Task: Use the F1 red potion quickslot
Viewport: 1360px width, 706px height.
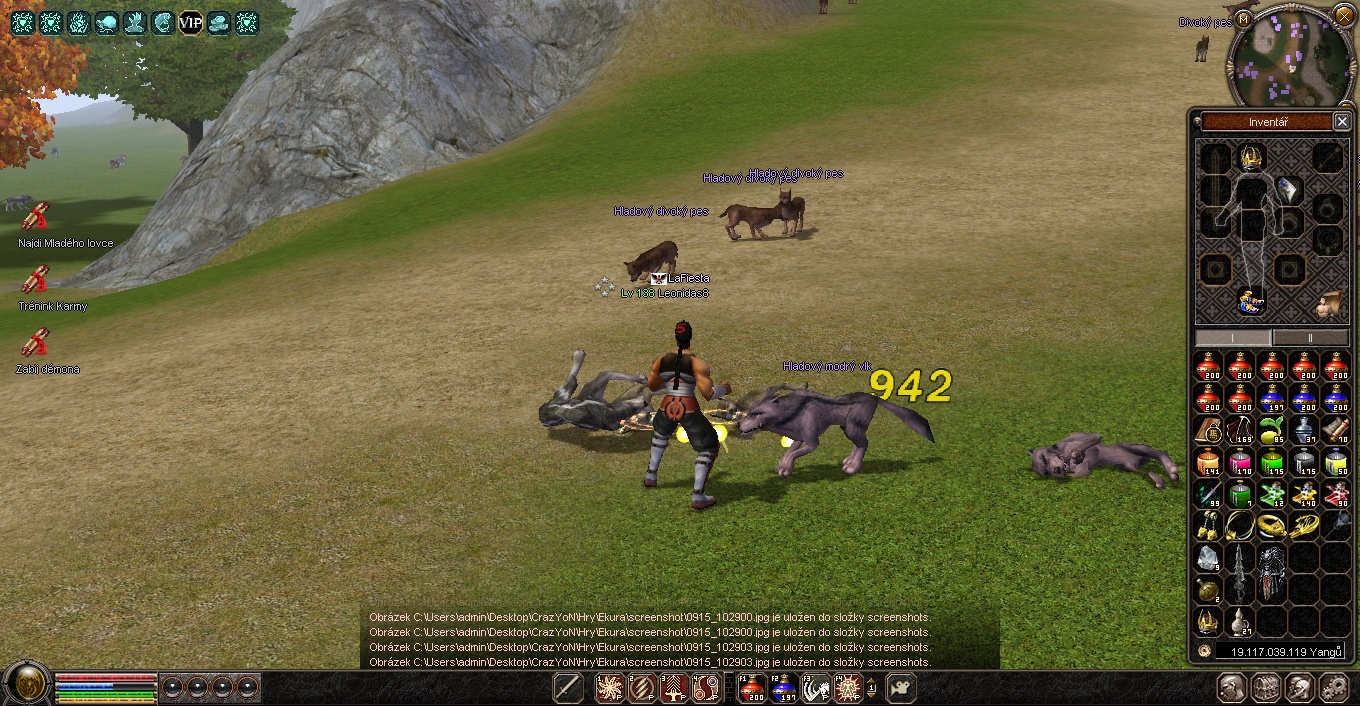Action: coord(751,688)
